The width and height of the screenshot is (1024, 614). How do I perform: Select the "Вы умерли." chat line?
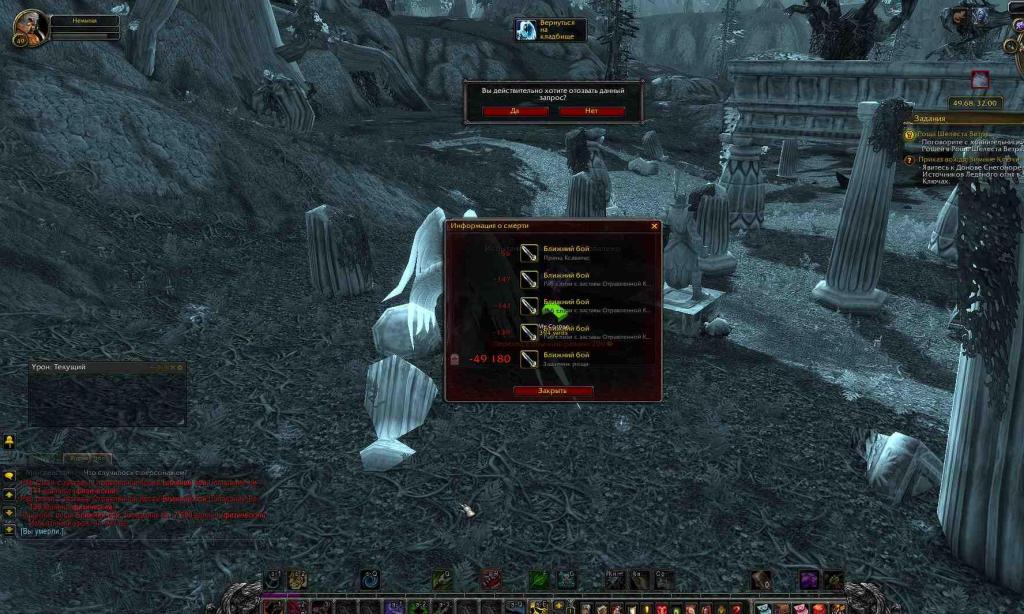[x=42, y=531]
